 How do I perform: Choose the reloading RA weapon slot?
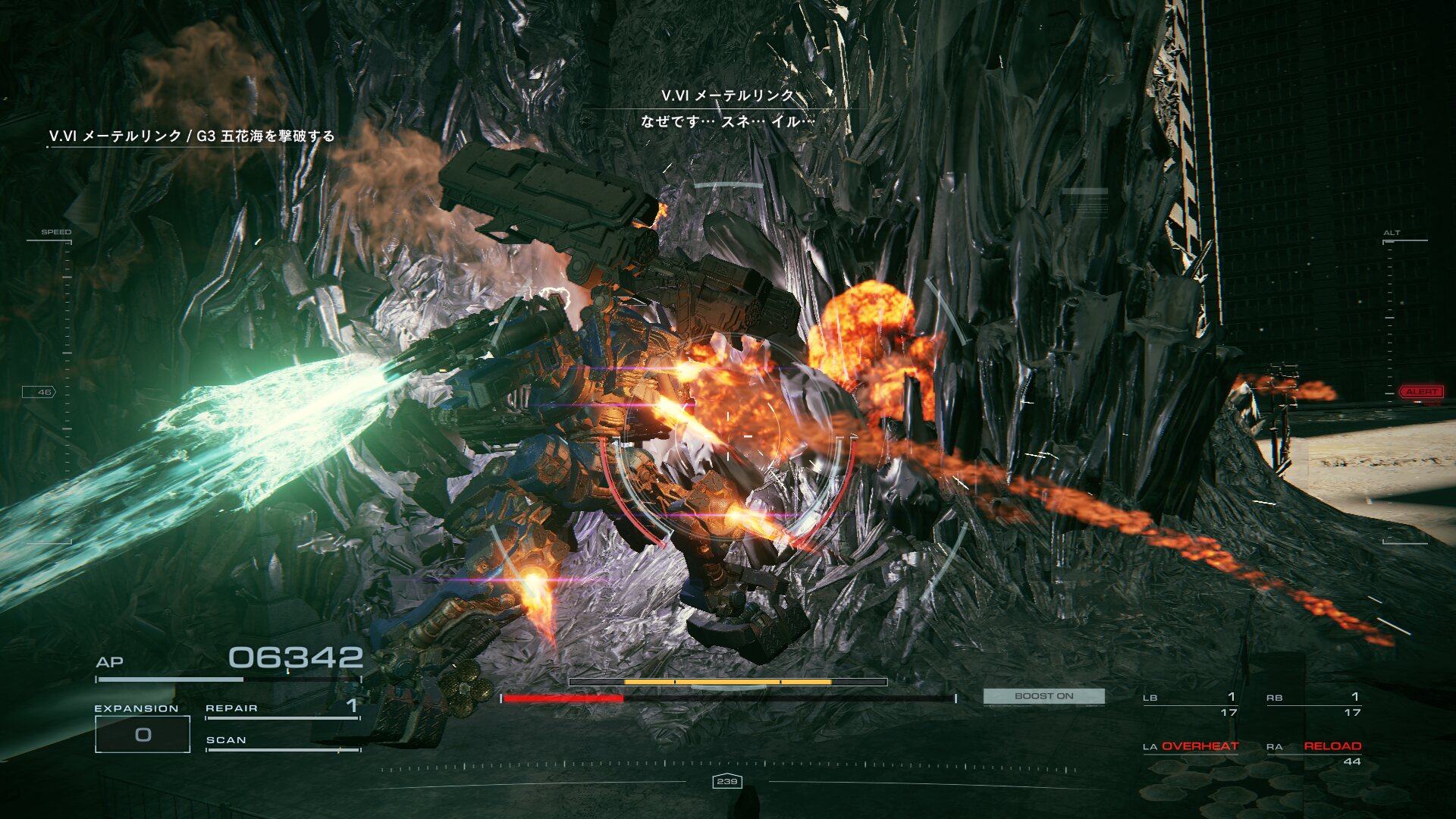click(x=1314, y=752)
